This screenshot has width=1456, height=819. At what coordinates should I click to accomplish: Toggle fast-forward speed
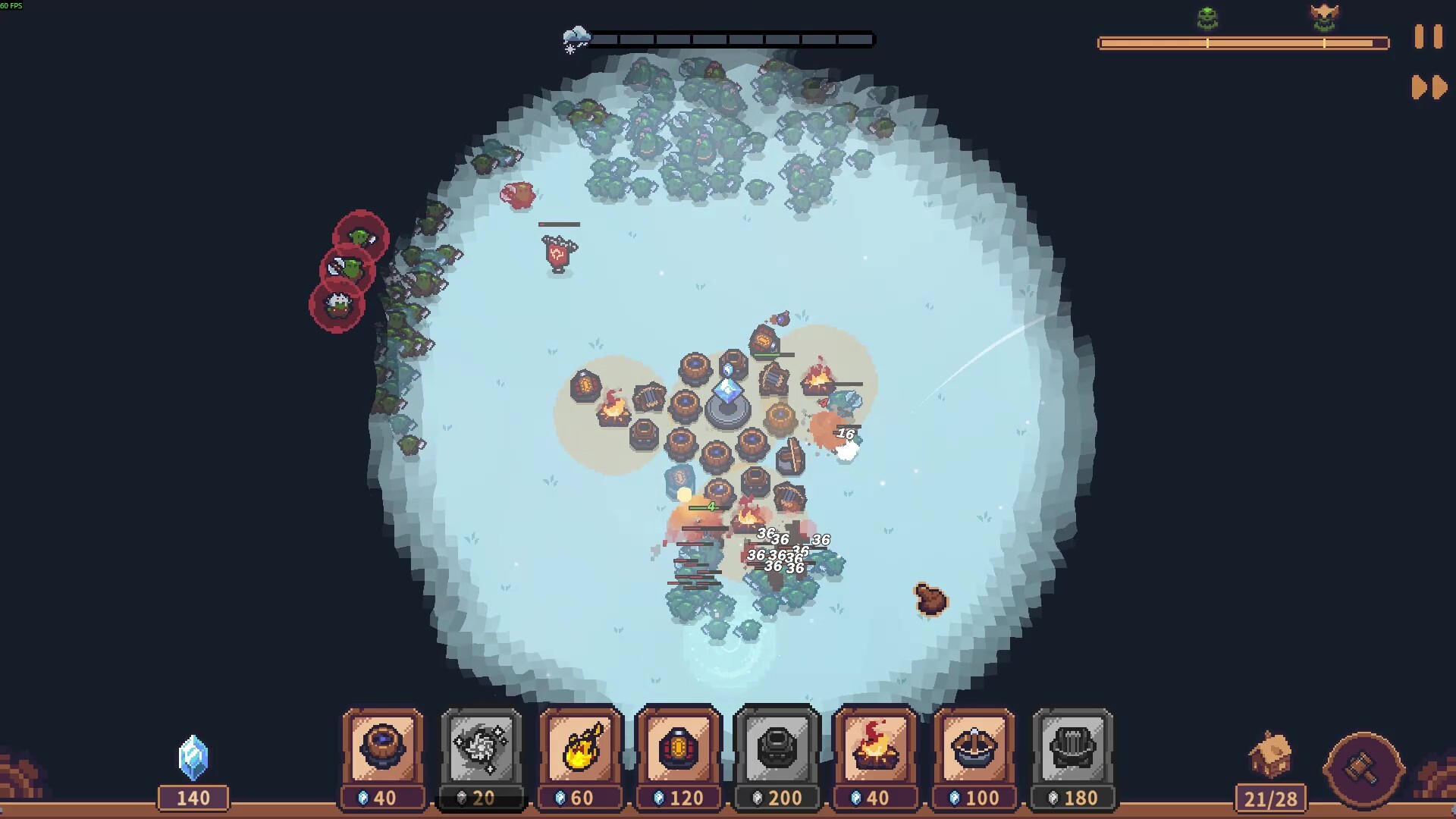[1429, 87]
